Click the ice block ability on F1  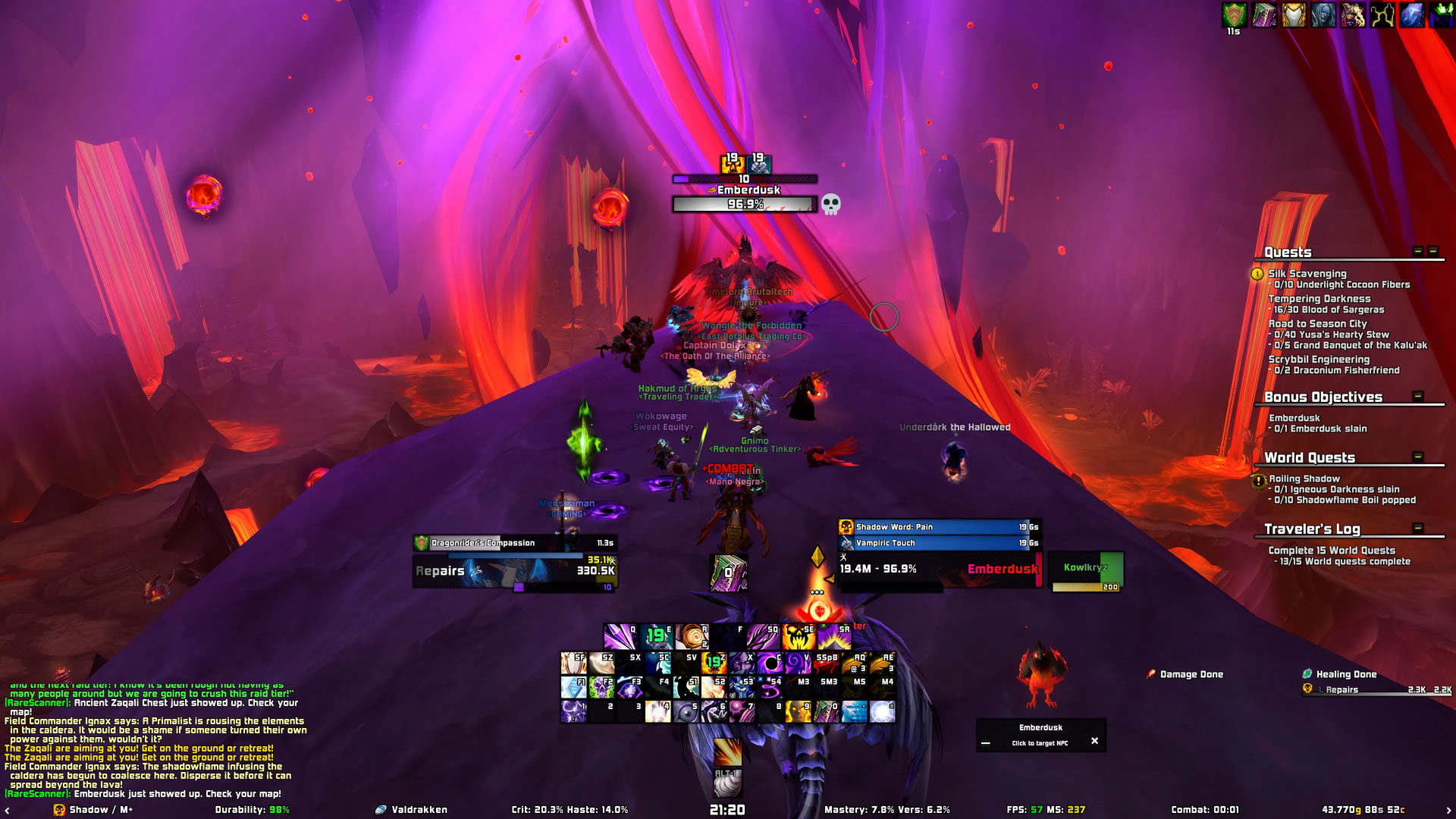click(573, 687)
